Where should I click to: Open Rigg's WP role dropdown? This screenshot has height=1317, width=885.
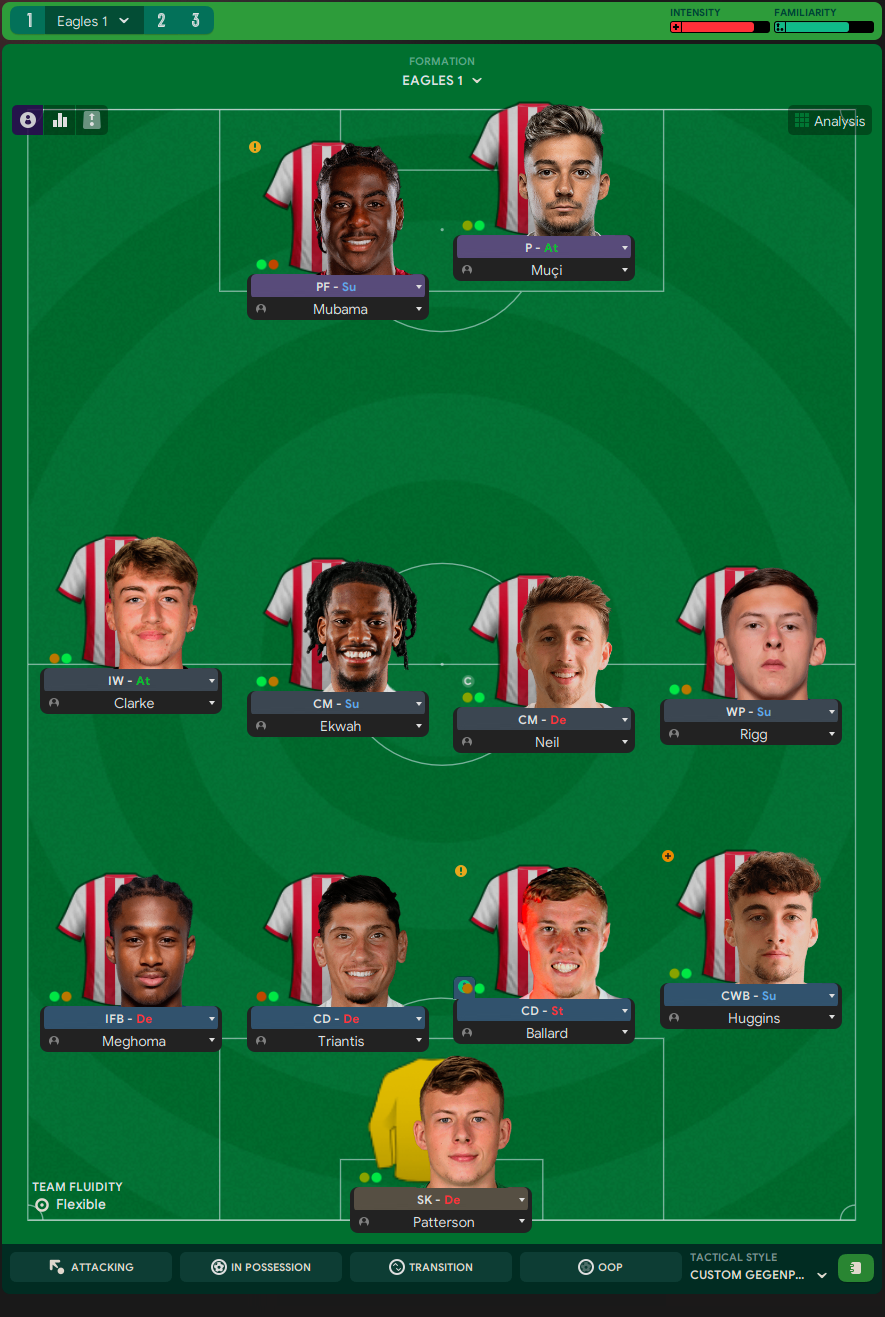751,712
